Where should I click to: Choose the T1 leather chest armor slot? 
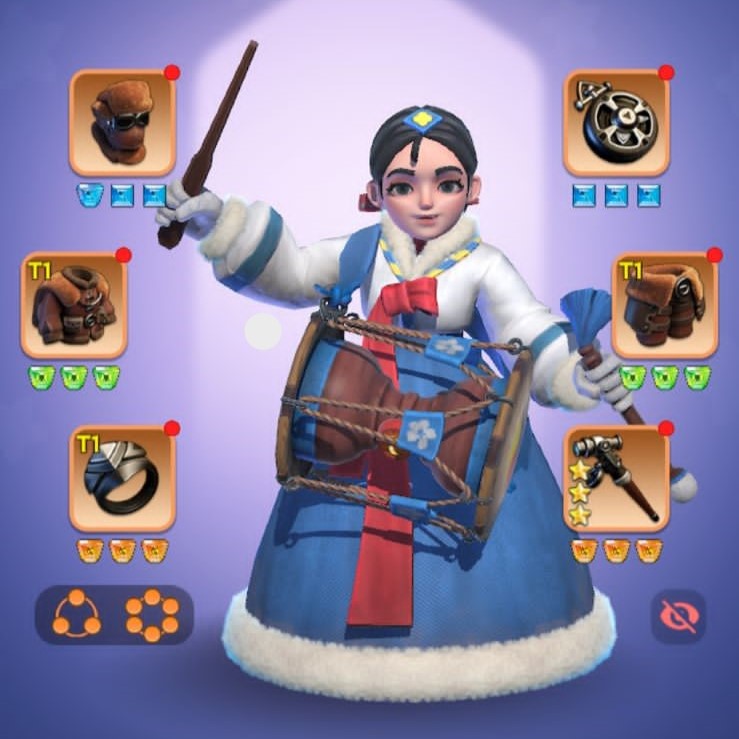(74, 305)
